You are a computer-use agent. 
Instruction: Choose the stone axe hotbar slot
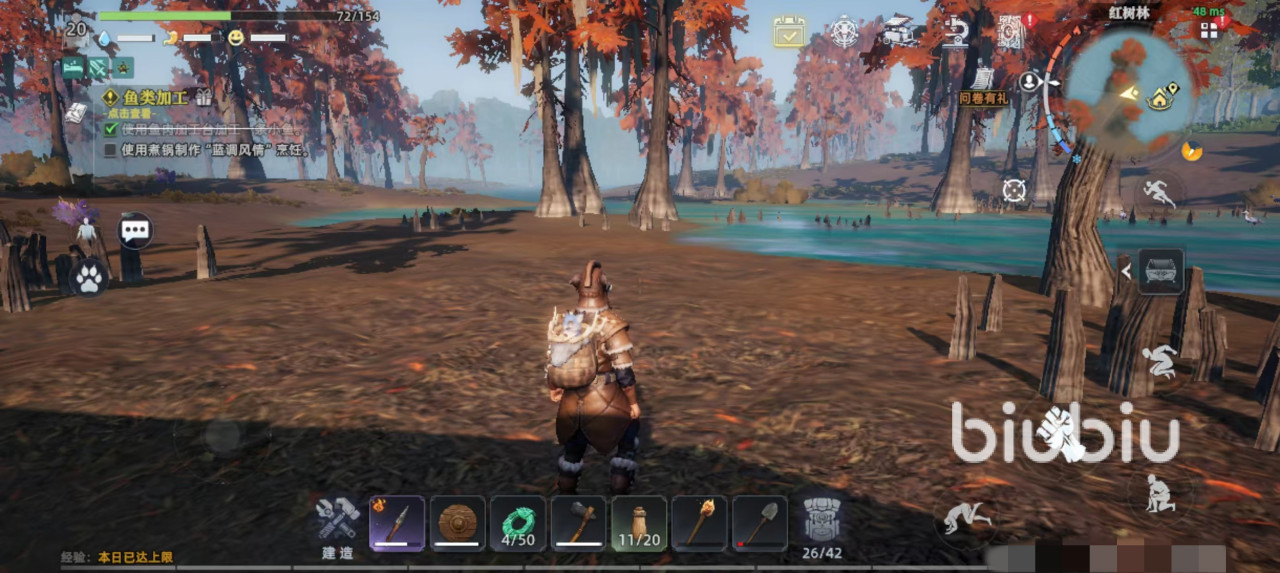click(x=579, y=523)
